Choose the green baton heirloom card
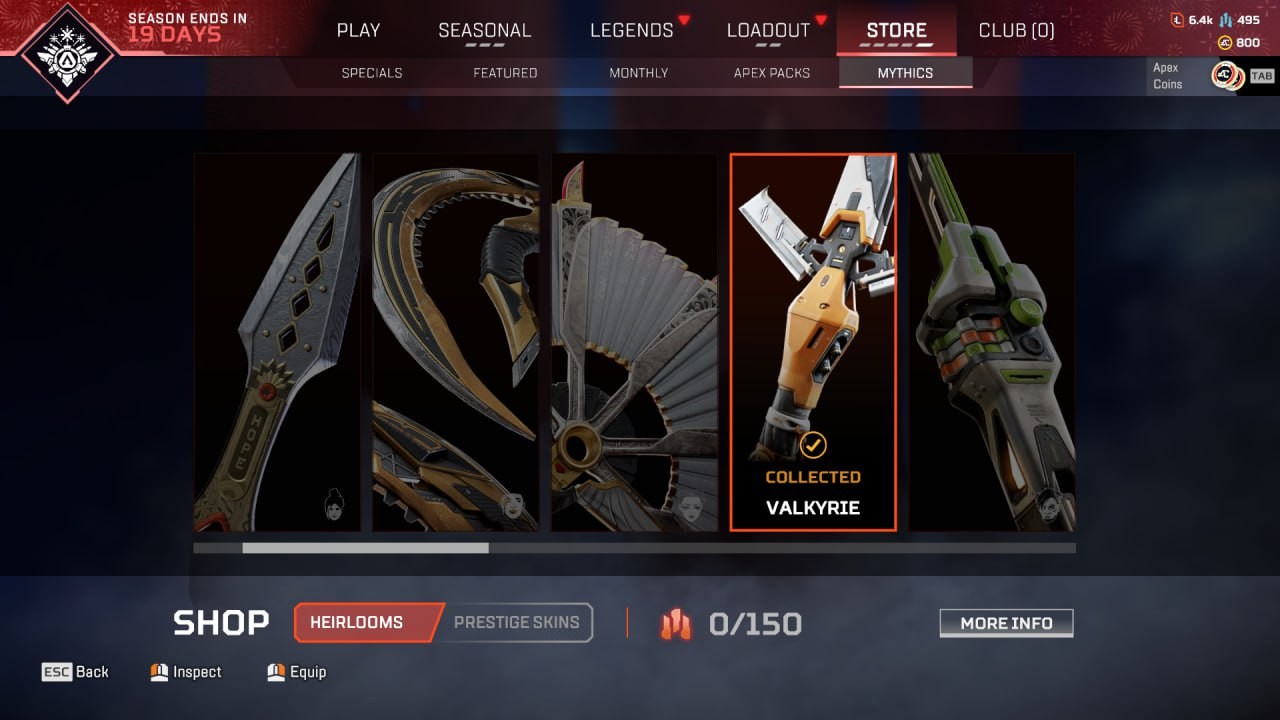The height and width of the screenshot is (720, 1280). (x=992, y=342)
